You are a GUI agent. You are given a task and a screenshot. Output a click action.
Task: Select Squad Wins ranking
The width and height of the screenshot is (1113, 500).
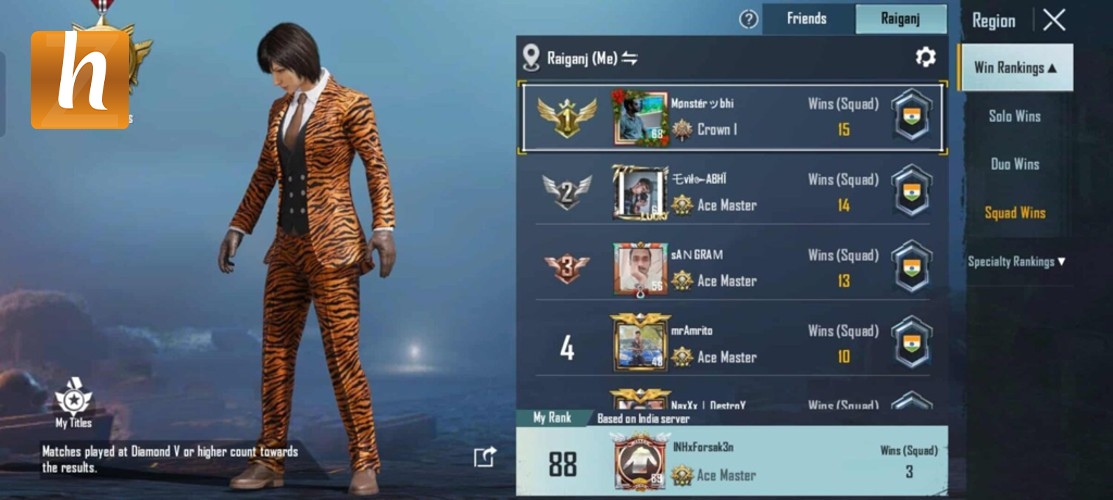pyautogui.click(x=1014, y=212)
